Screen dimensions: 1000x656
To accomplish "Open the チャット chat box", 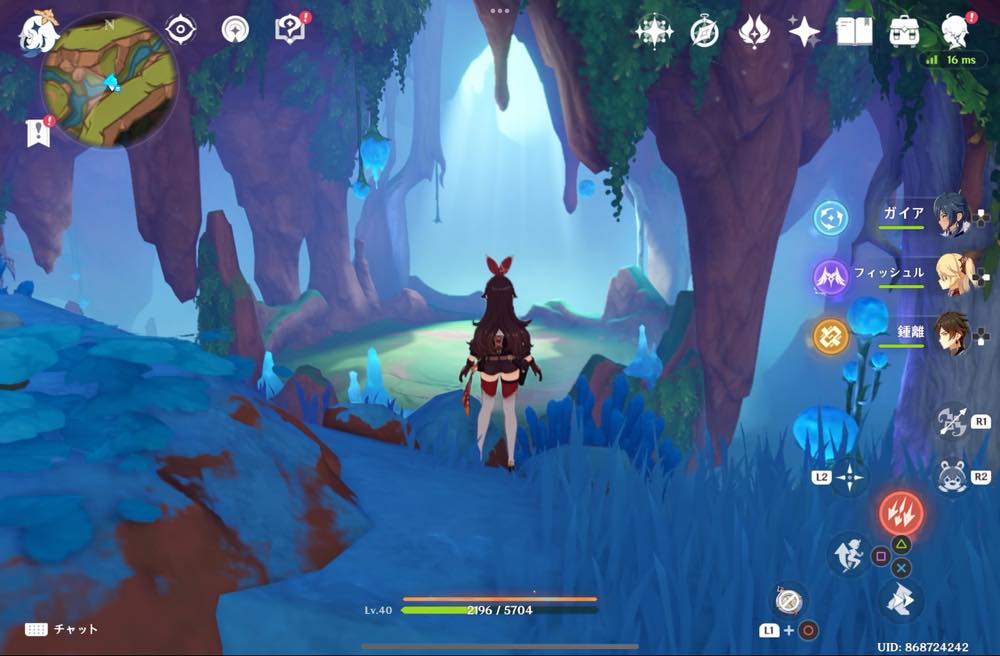I will tap(62, 629).
